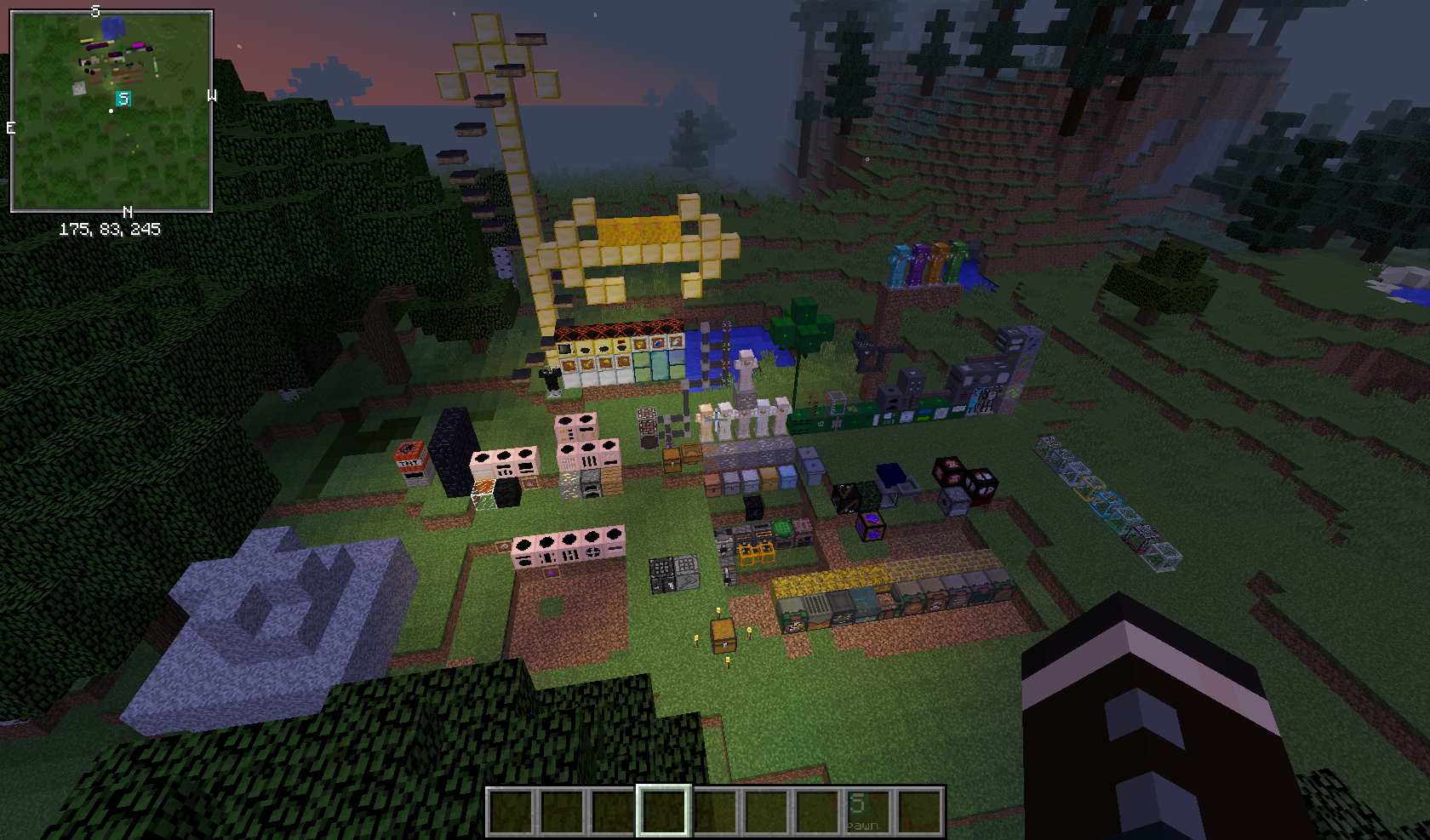1430x840 pixels.
Task: Click the cyan waypoint "5" marker on minimap
Action: (122, 99)
